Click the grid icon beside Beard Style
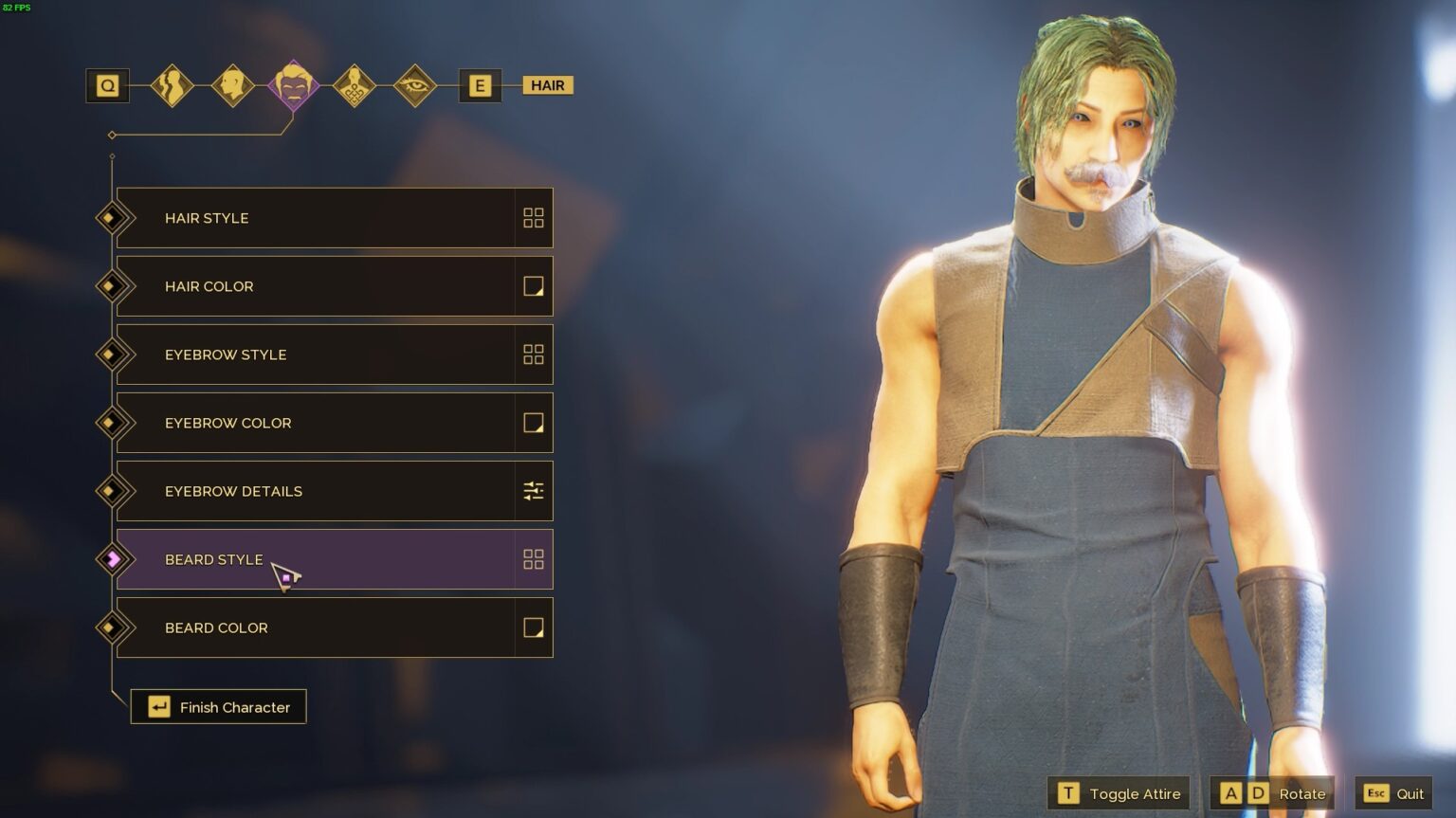Image resolution: width=1456 pixels, height=818 pixels. click(x=534, y=559)
